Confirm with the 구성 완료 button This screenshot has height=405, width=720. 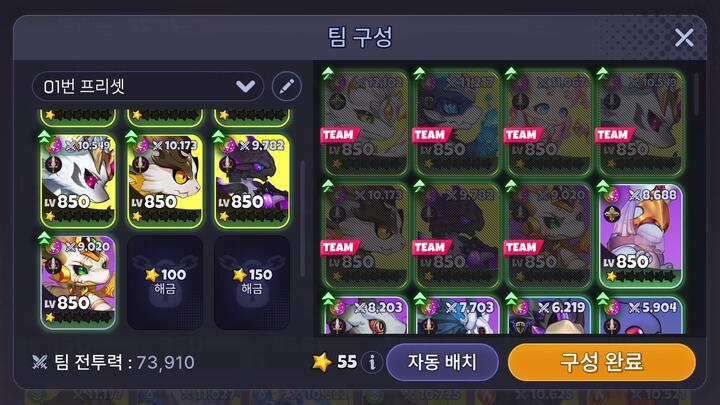click(602, 361)
